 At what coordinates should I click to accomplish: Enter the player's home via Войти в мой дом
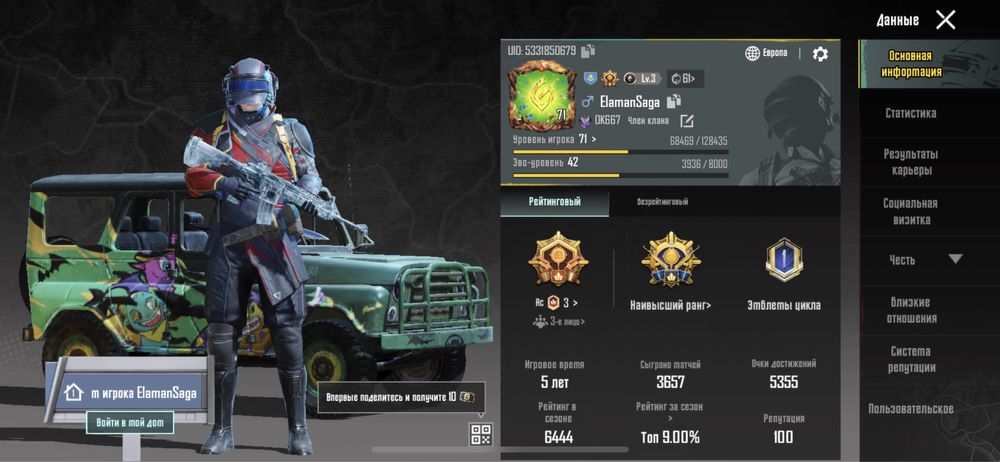[x=129, y=423]
